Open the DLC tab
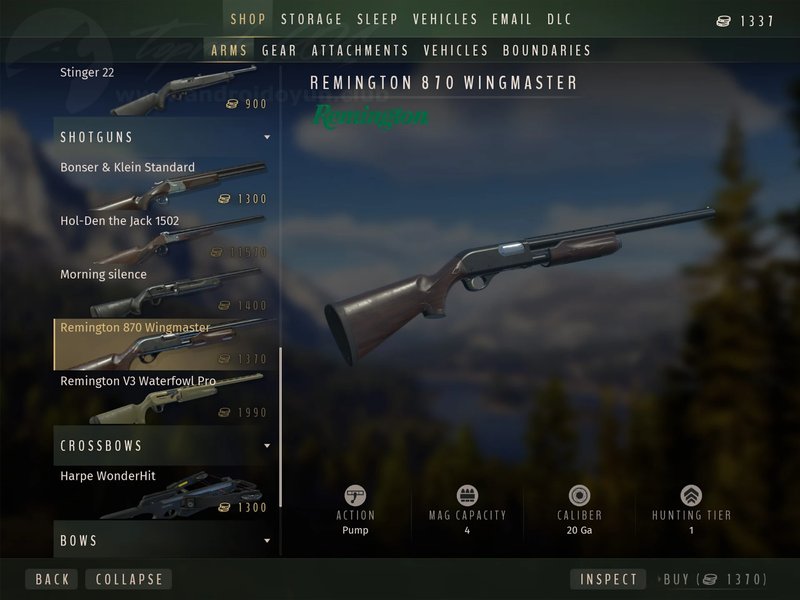The height and width of the screenshot is (600, 800). (559, 19)
